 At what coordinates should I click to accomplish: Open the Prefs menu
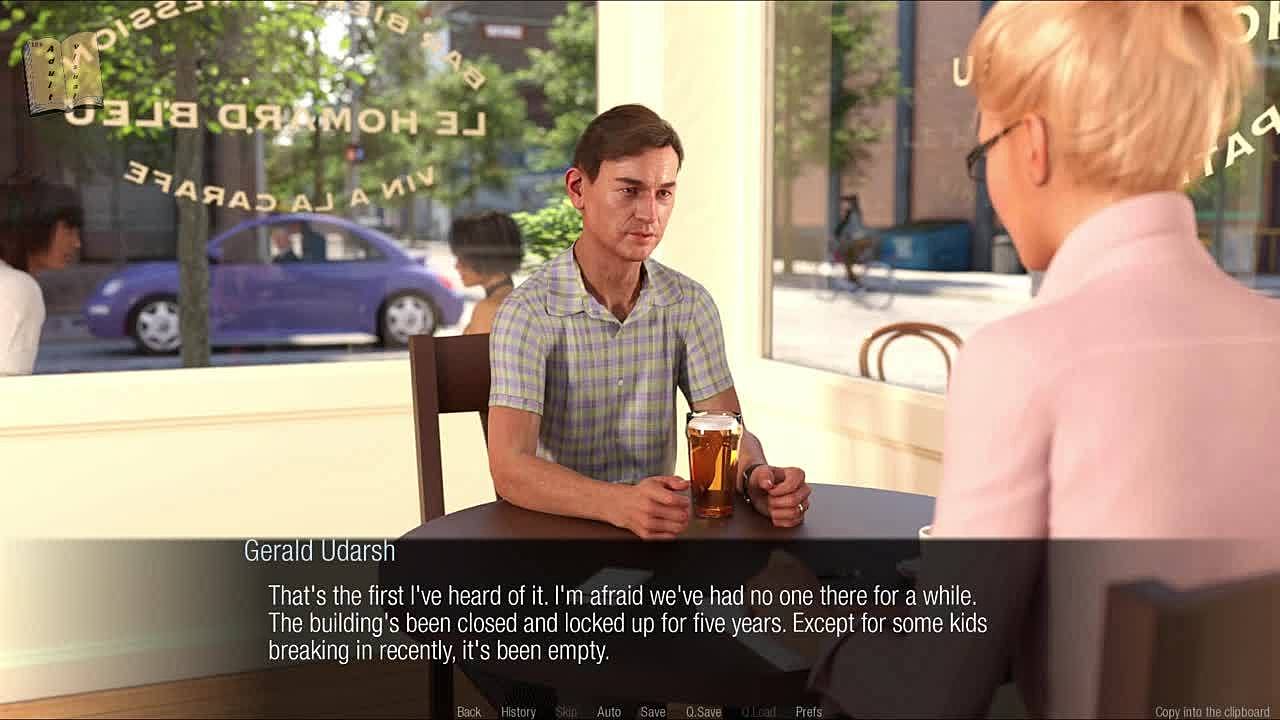[x=808, y=712]
